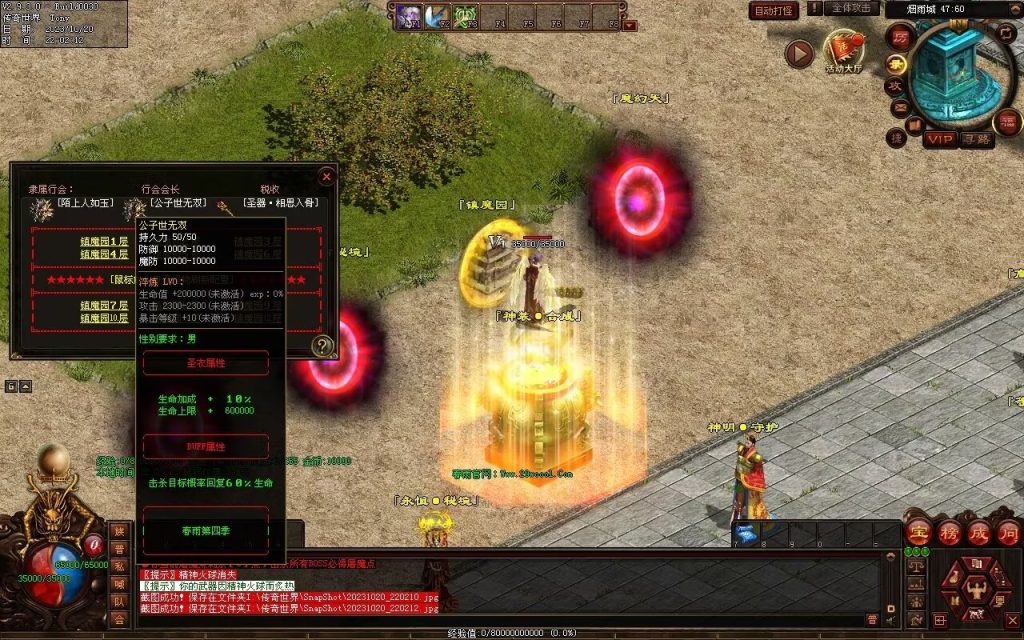Open the 活动大厅 event hall
The width and height of the screenshot is (1024, 640).
[x=843, y=50]
